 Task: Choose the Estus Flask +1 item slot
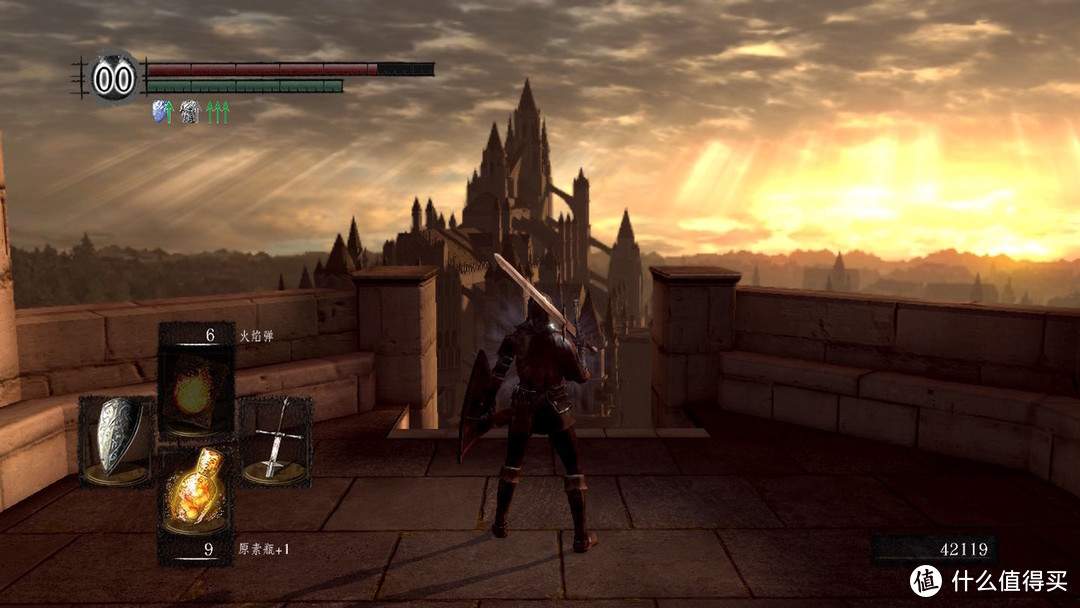point(196,490)
